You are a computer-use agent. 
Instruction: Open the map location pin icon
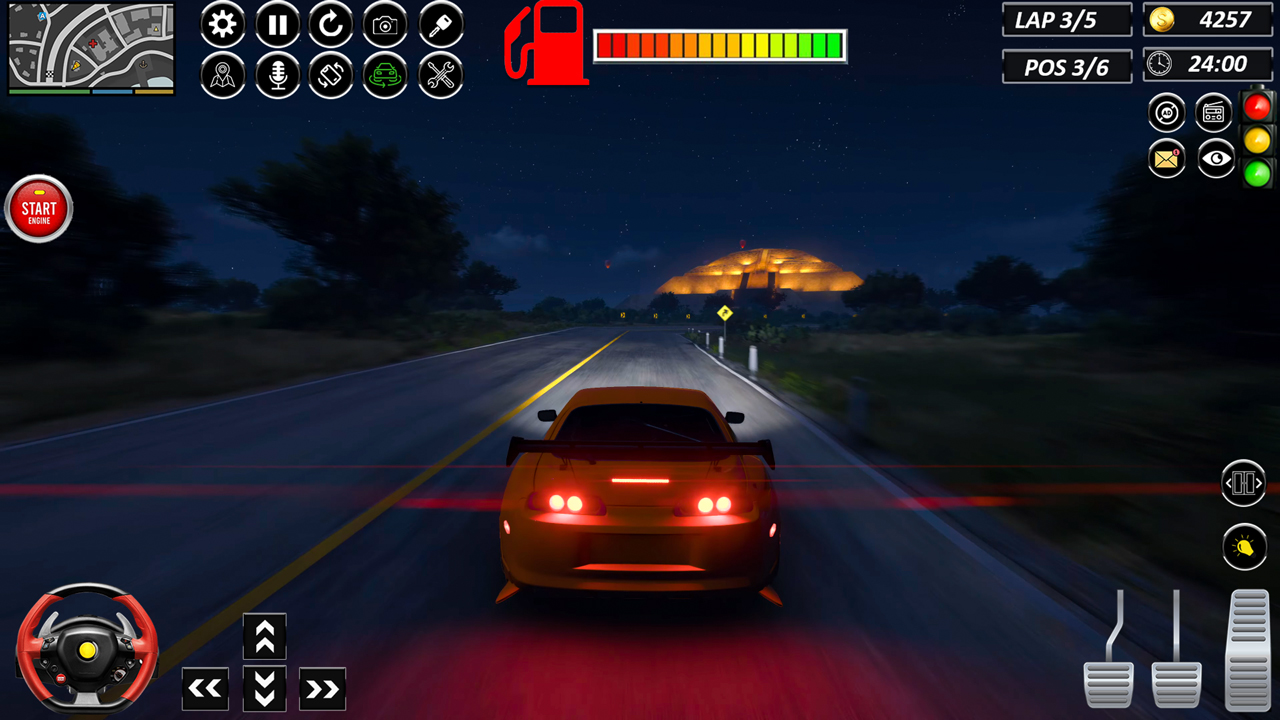[x=222, y=75]
